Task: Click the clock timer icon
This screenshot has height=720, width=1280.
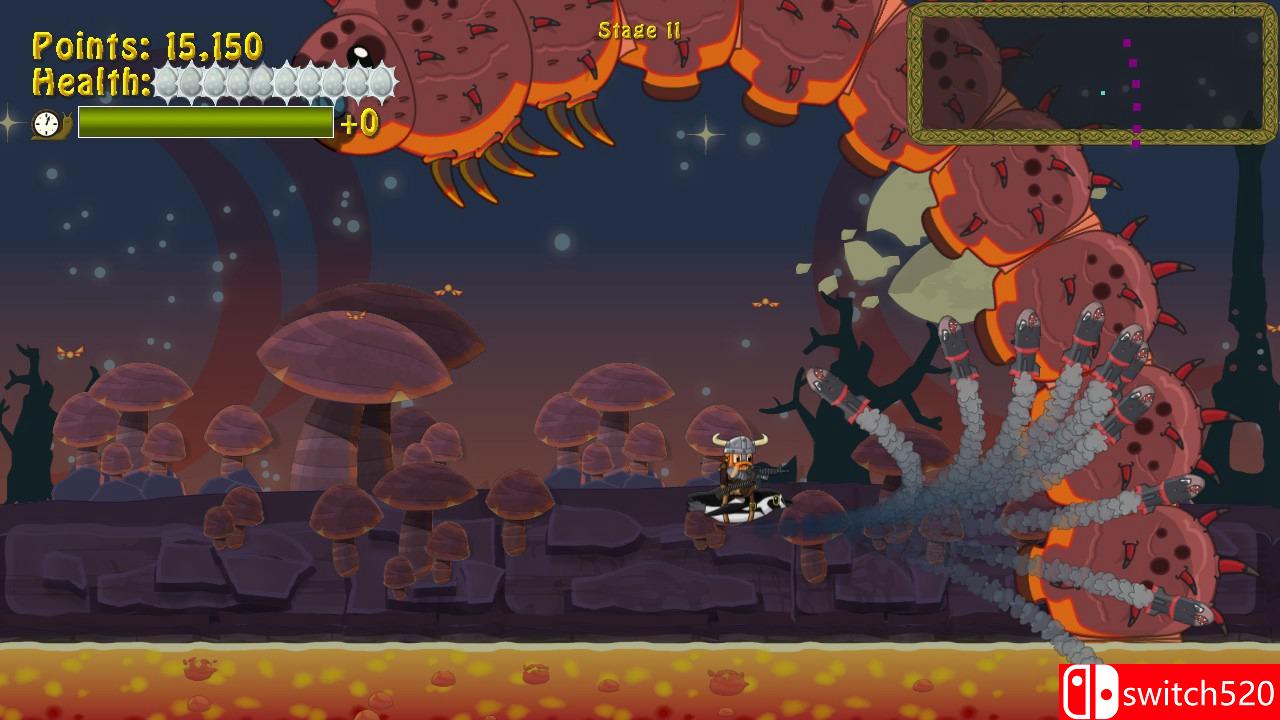Action: click(x=46, y=121)
